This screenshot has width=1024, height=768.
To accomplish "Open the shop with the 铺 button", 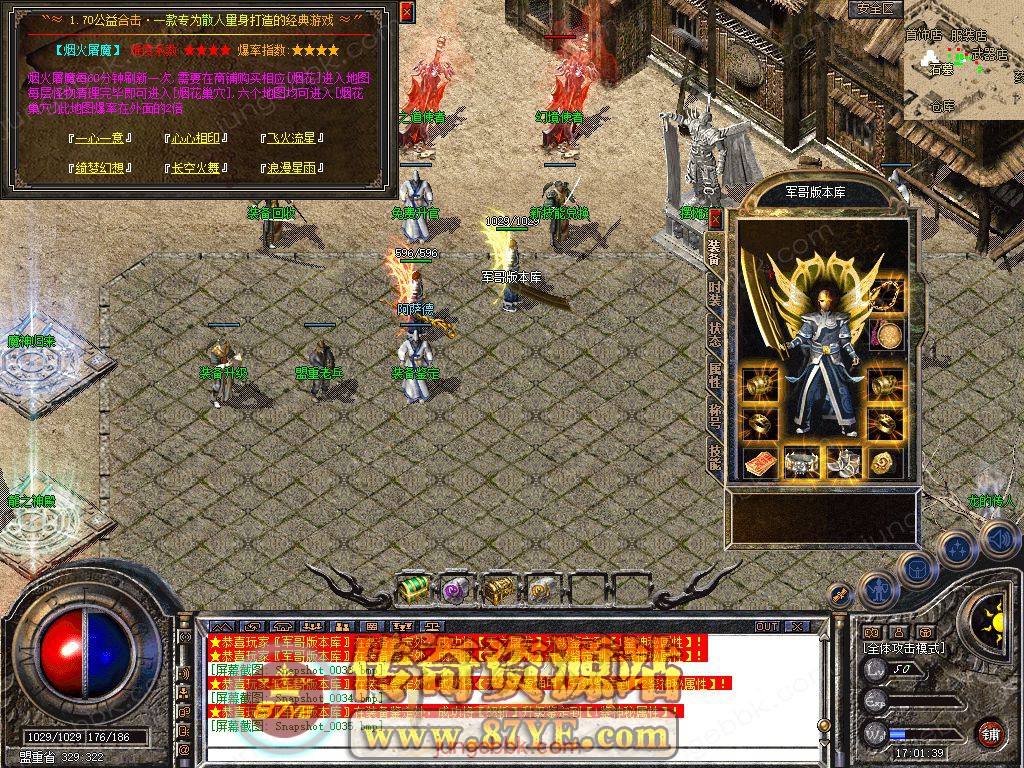I will click(990, 732).
